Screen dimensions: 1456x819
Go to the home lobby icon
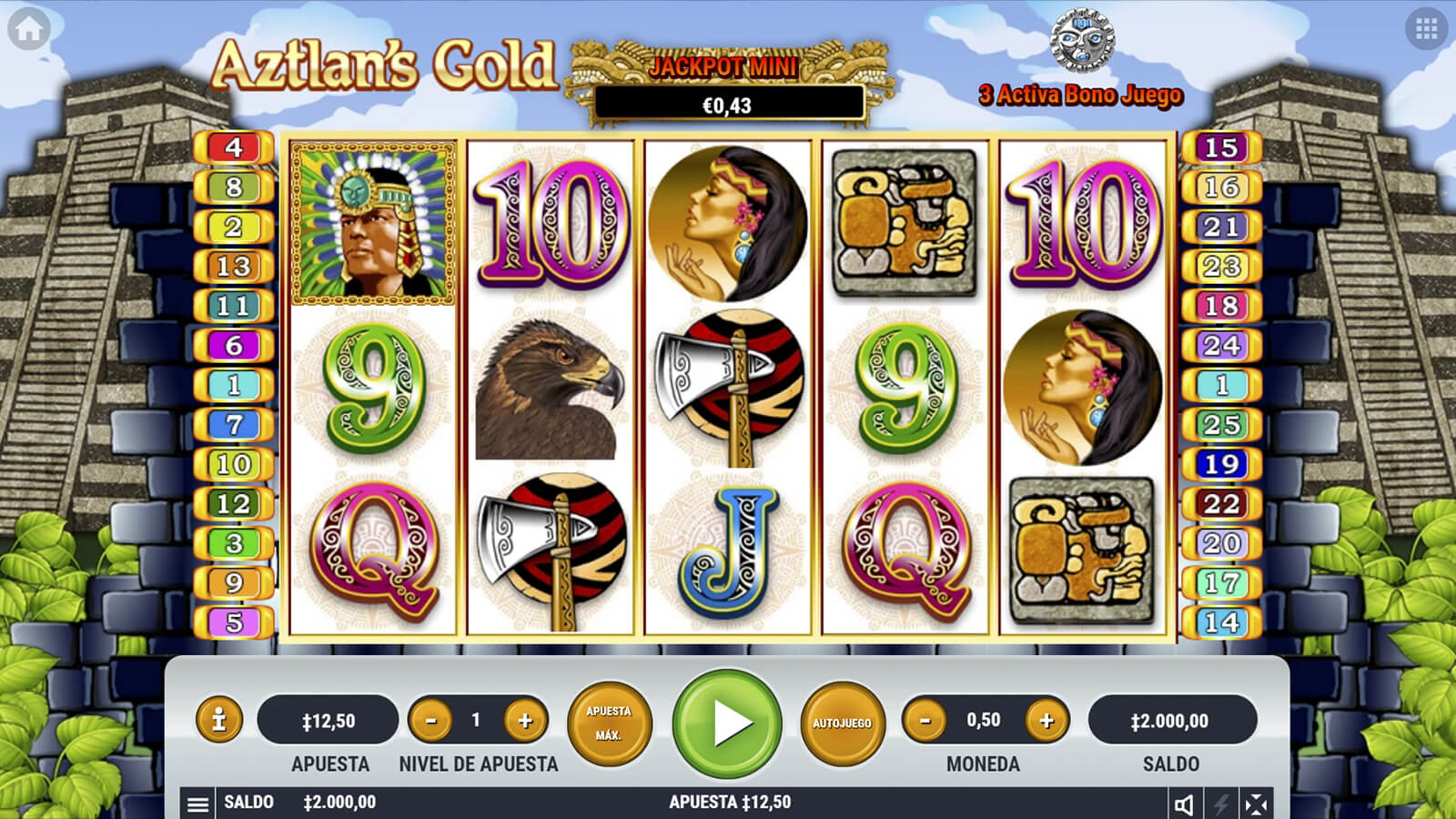(28, 30)
